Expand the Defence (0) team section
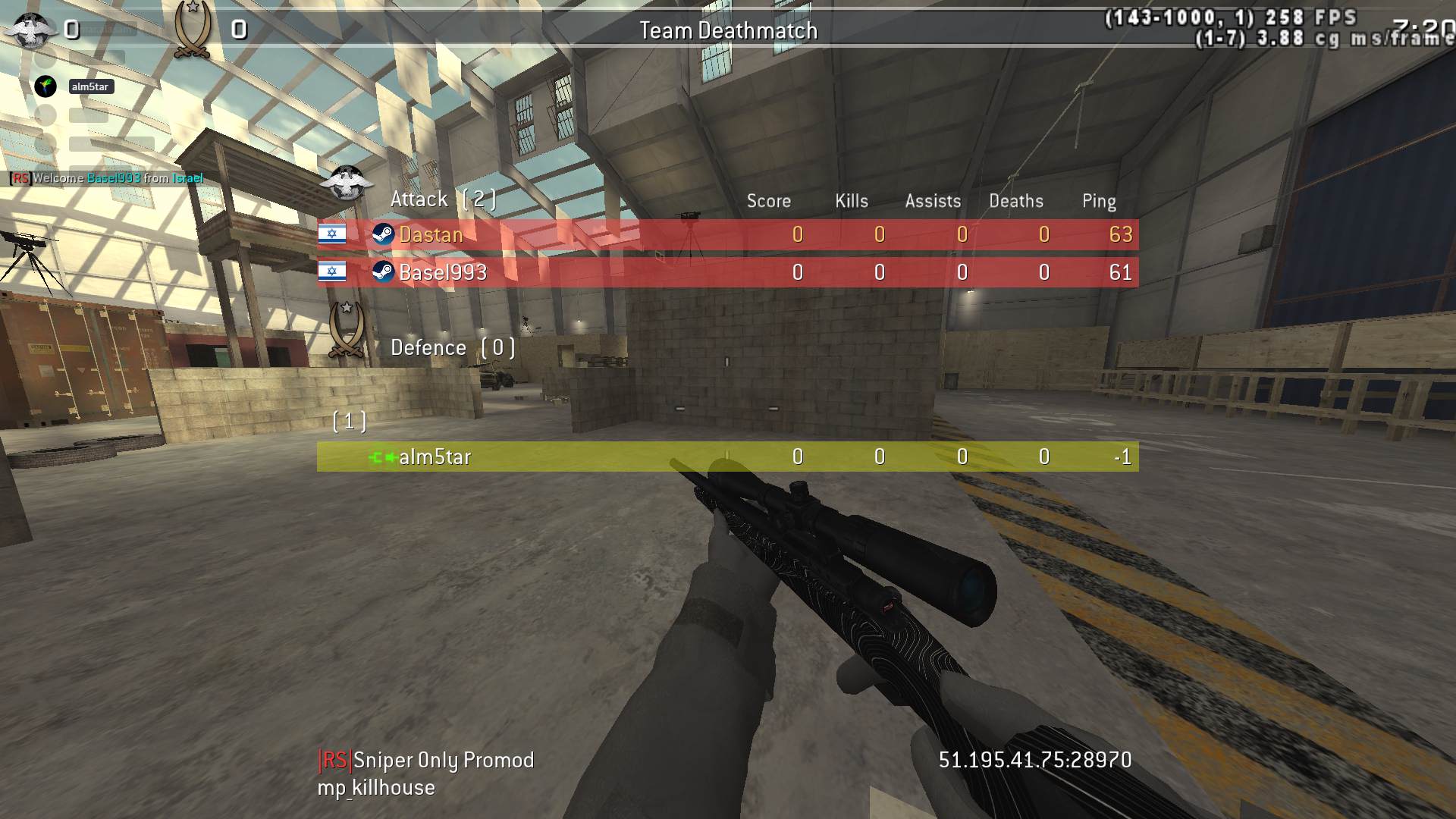Viewport: 1456px width, 819px height. [453, 347]
